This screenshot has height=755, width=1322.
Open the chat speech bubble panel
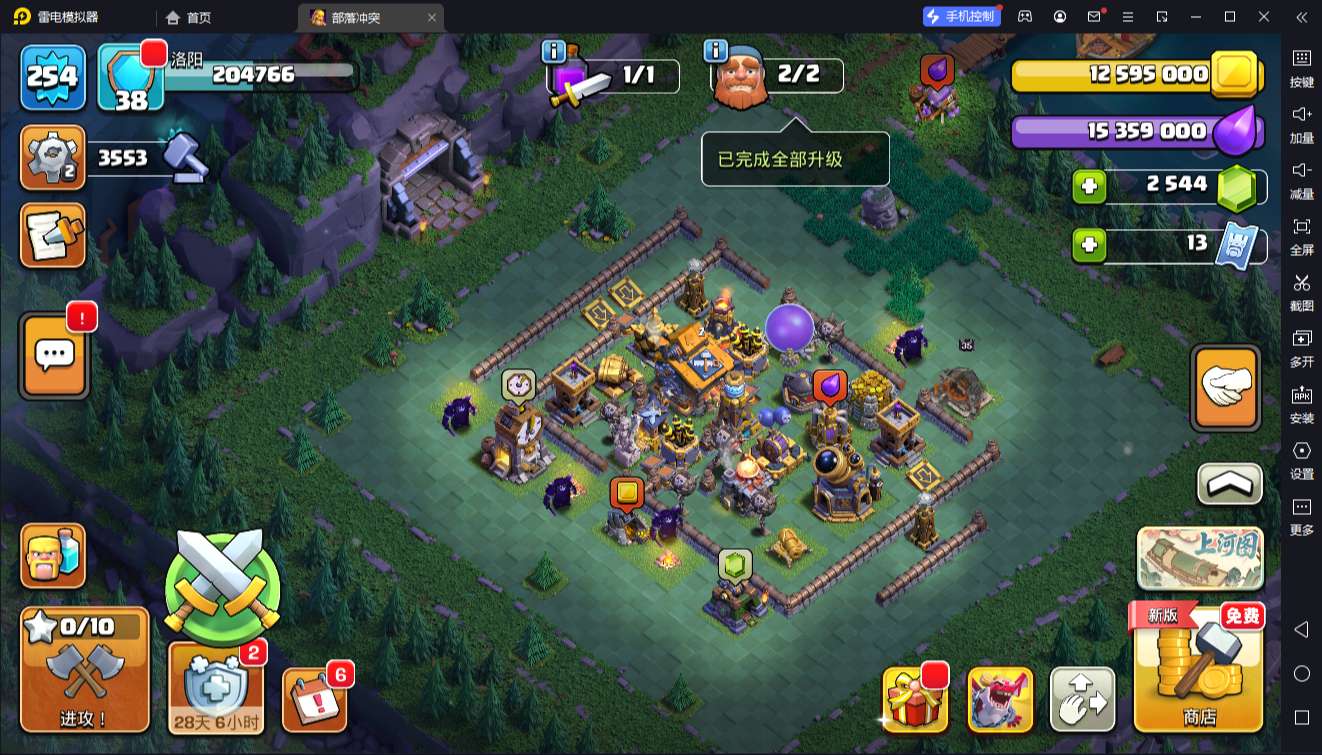click(x=54, y=356)
